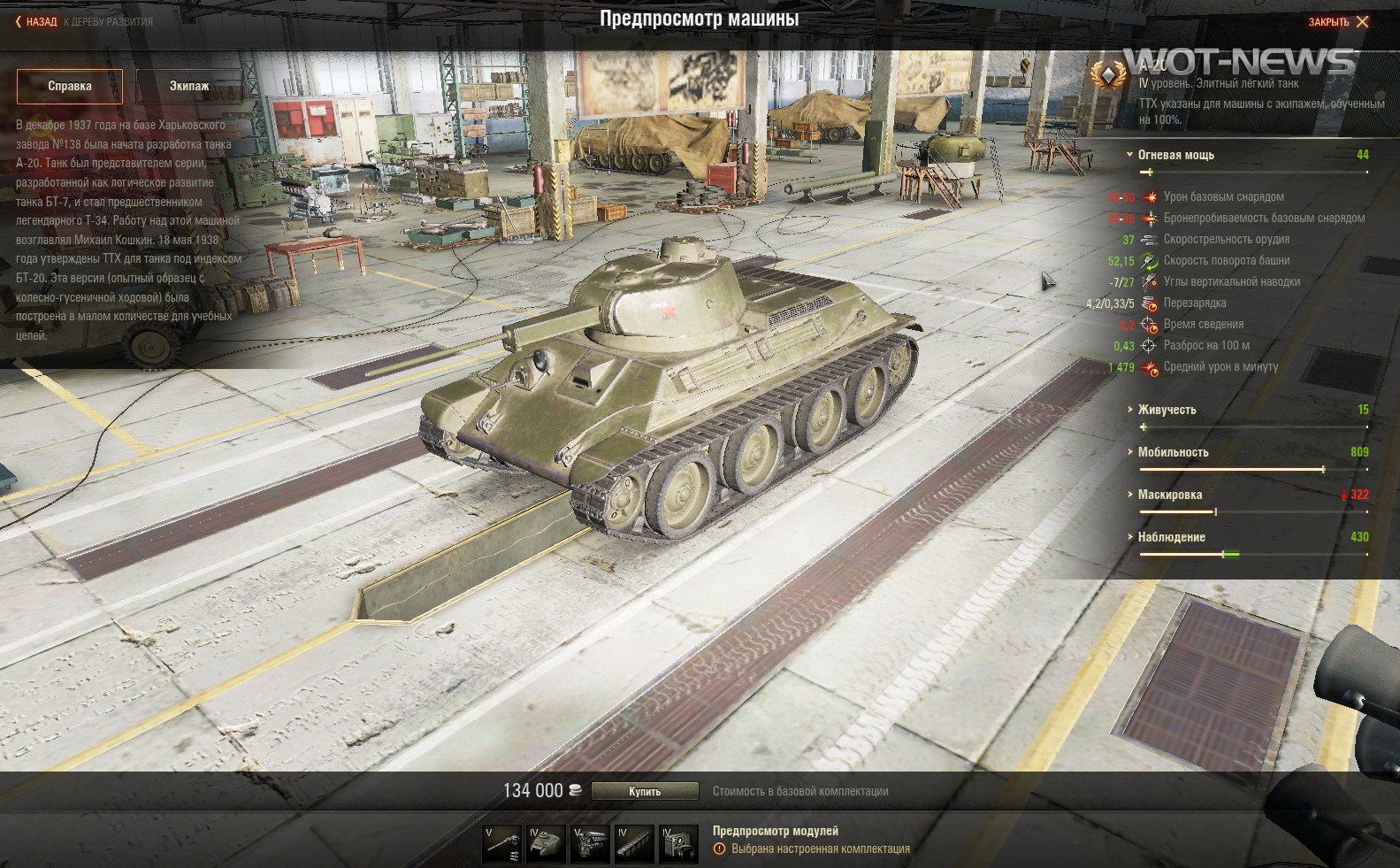Expand the Живучесть stats section
Image resolution: width=1400 pixels, height=868 pixels.
point(1167,410)
